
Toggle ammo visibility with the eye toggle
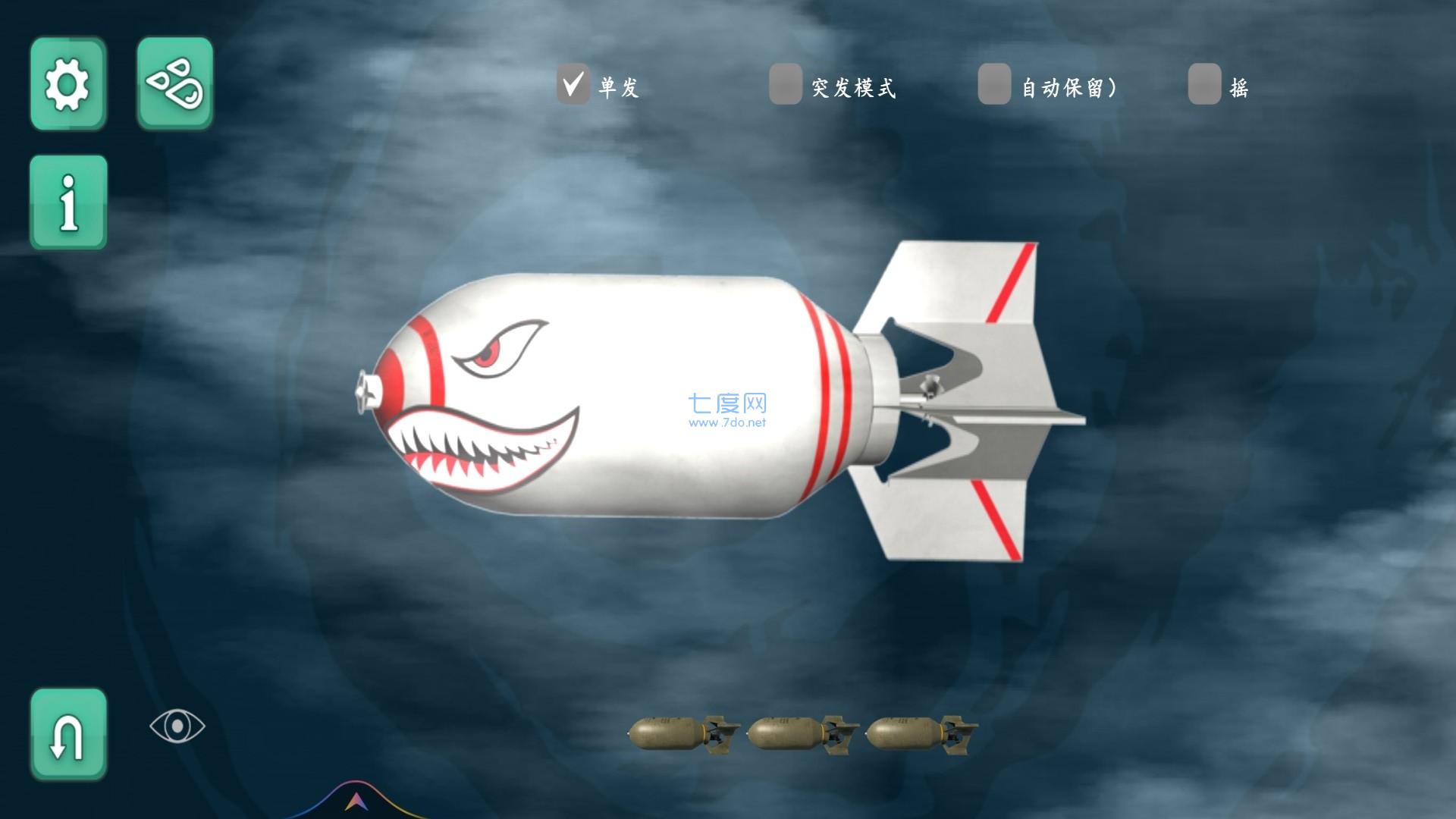click(177, 726)
